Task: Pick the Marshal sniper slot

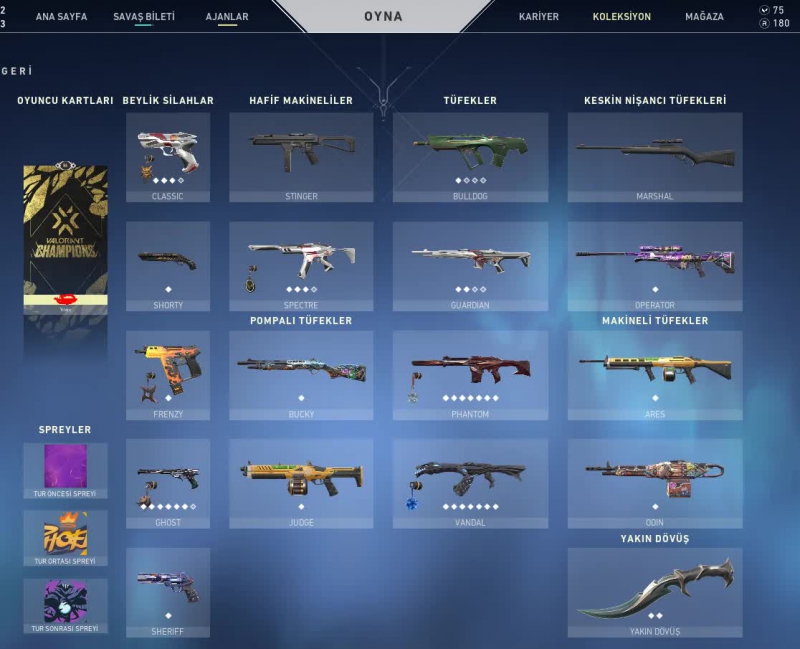Action: (x=655, y=157)
